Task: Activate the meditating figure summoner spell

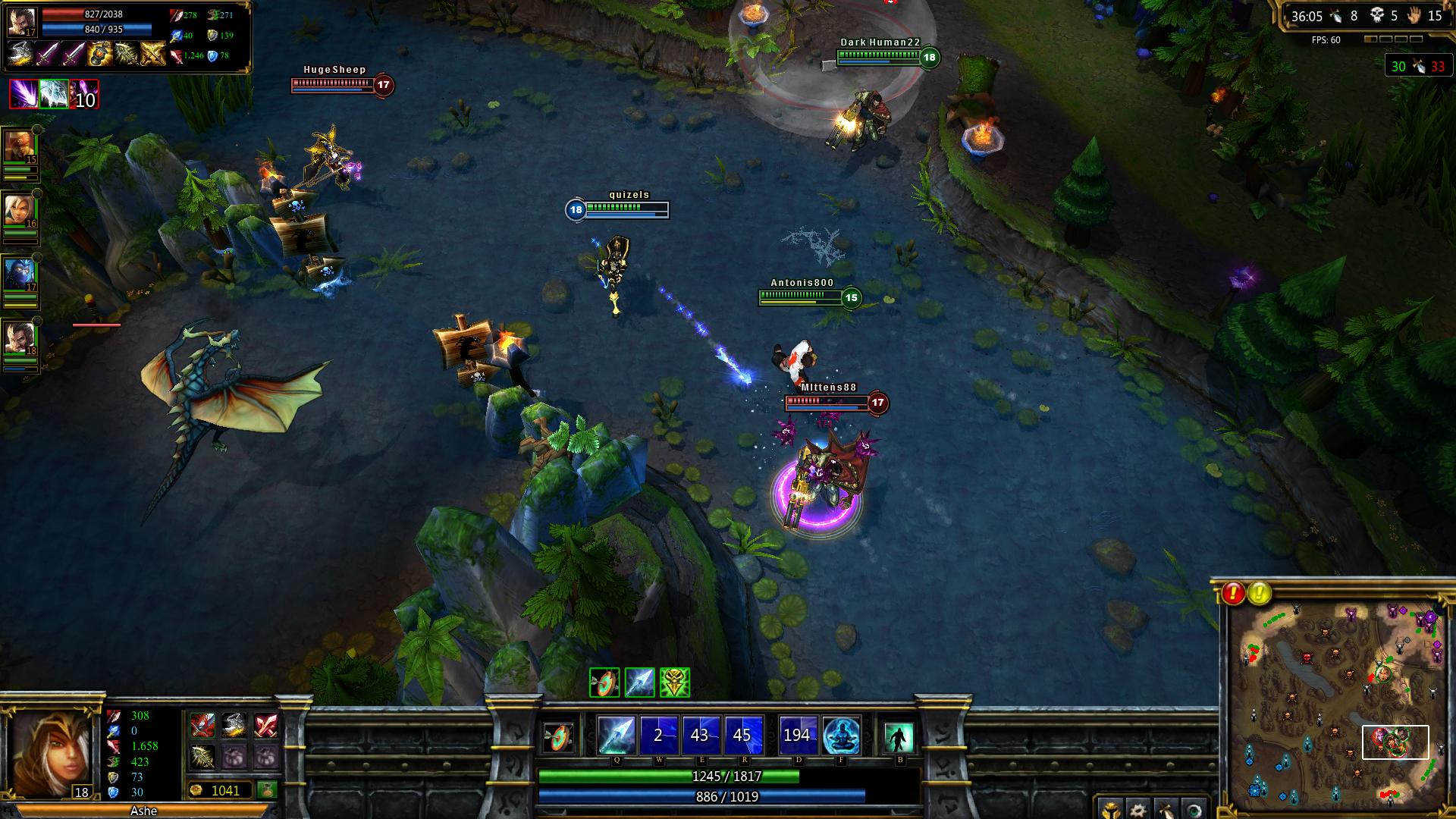Action: (841, 735)
